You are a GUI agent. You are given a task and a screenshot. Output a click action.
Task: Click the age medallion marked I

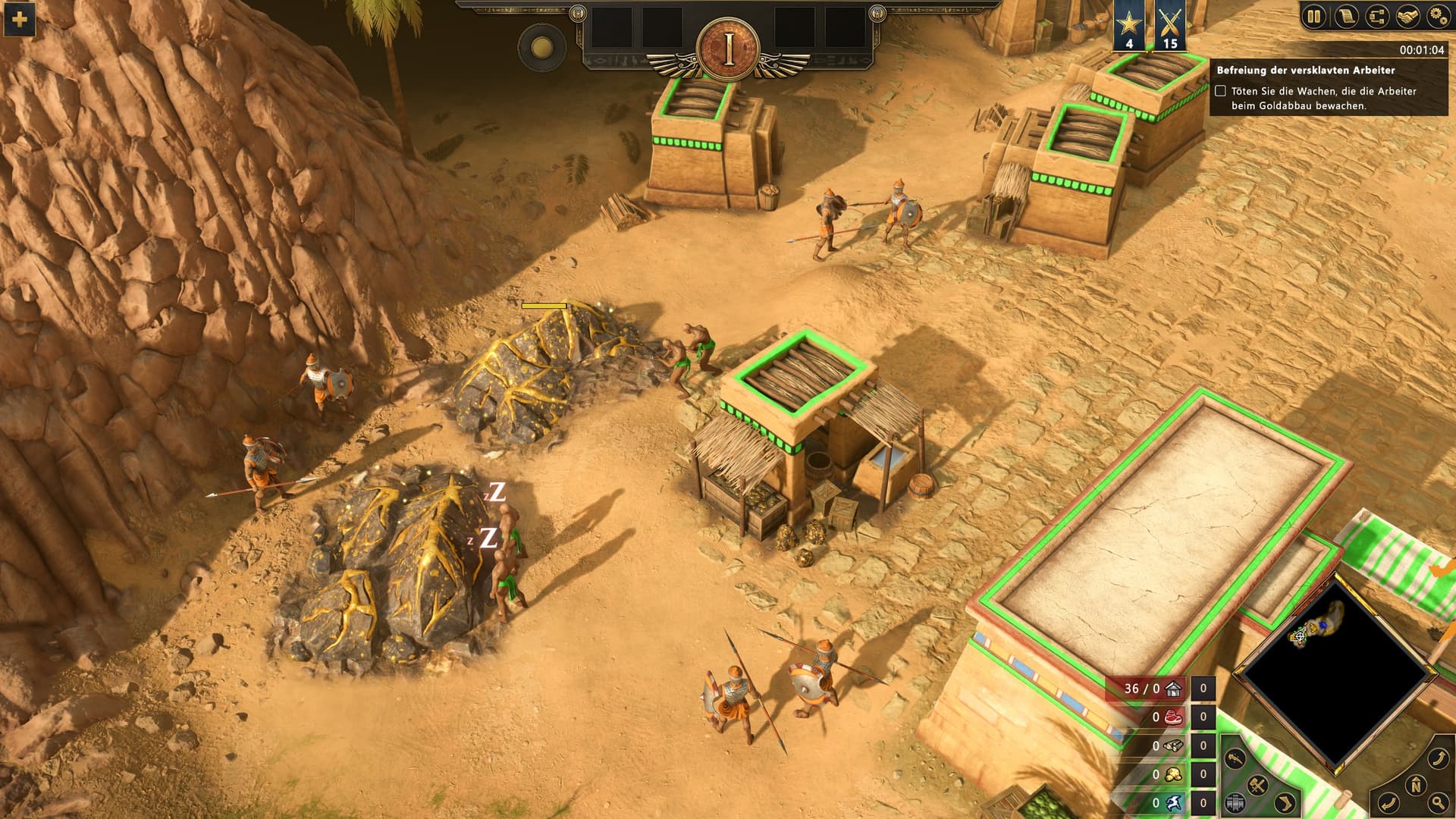click(x=729, y=49)
